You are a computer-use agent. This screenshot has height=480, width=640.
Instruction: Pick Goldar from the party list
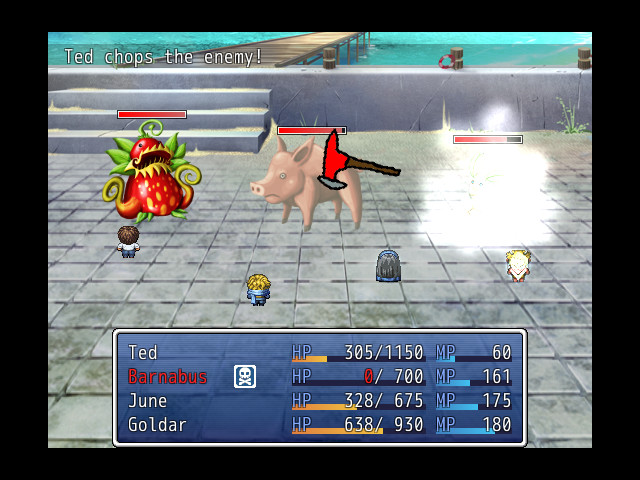(156, 425)
